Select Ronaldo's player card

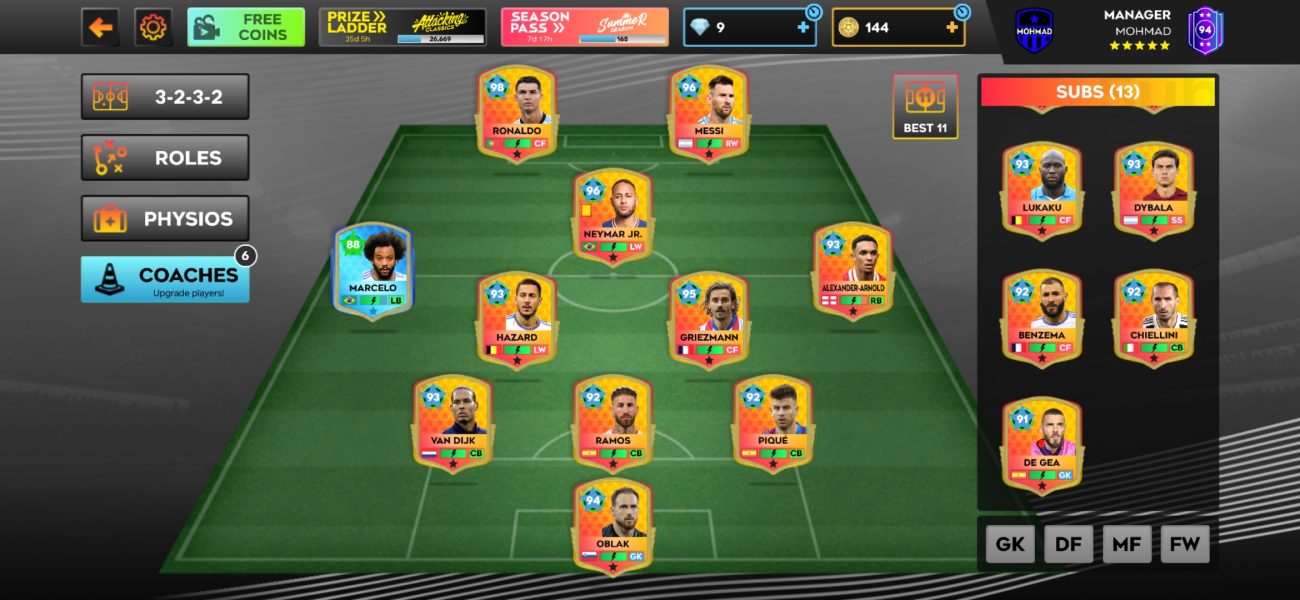tap(517, 113)
